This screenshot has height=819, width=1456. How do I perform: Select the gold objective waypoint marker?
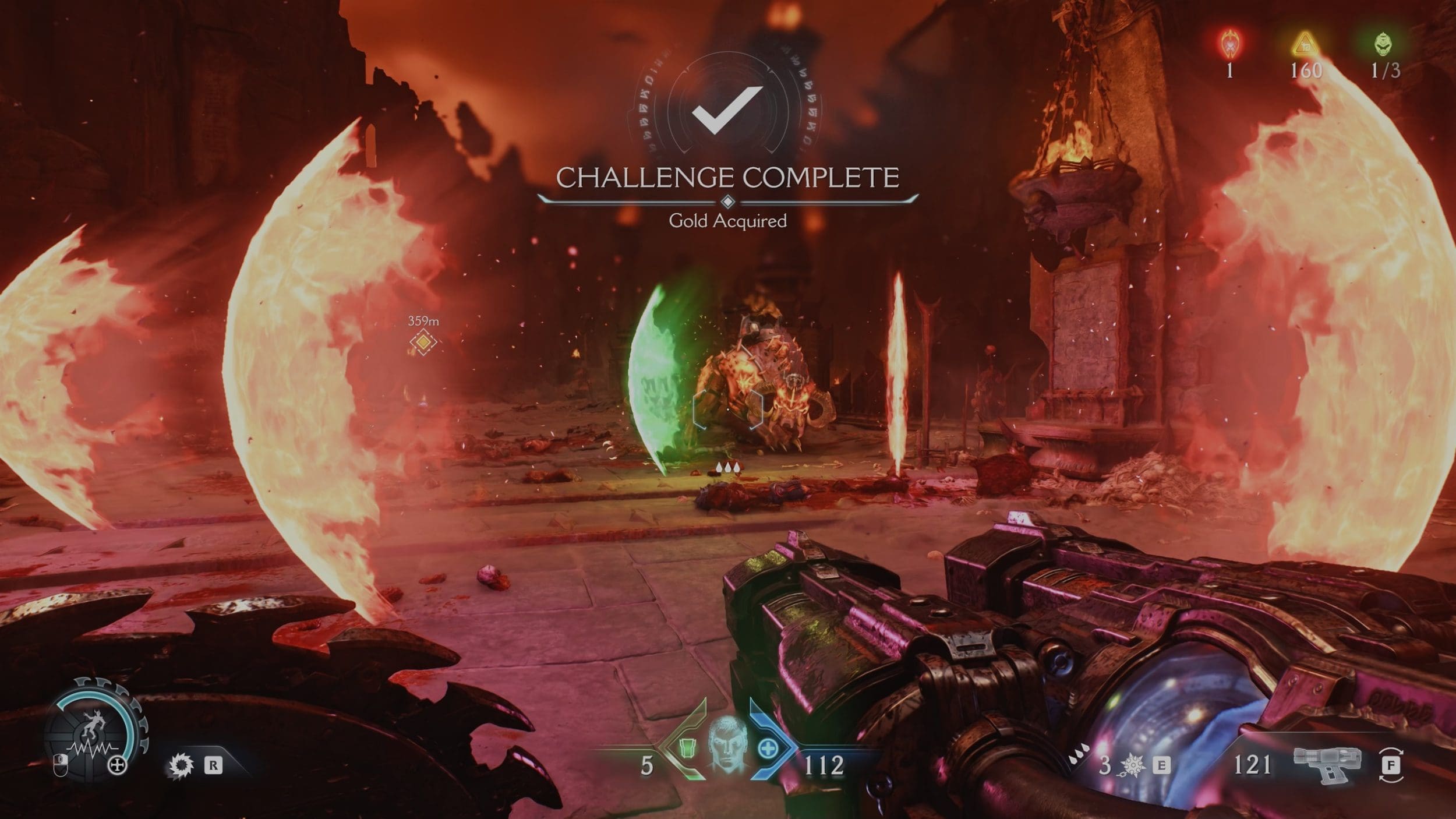tap(423, 342)
